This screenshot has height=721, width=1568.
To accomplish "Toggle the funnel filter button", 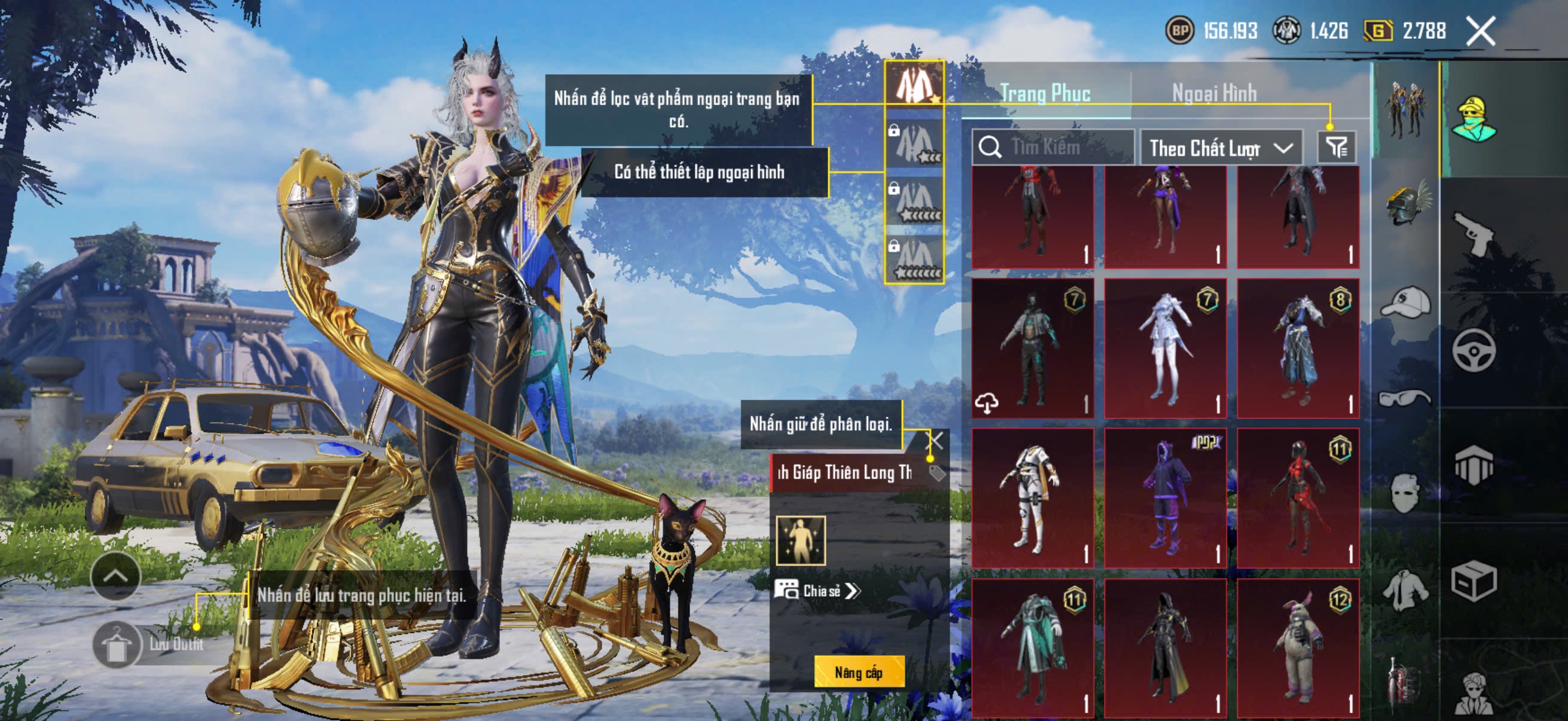I will (x=1337, y=147).
